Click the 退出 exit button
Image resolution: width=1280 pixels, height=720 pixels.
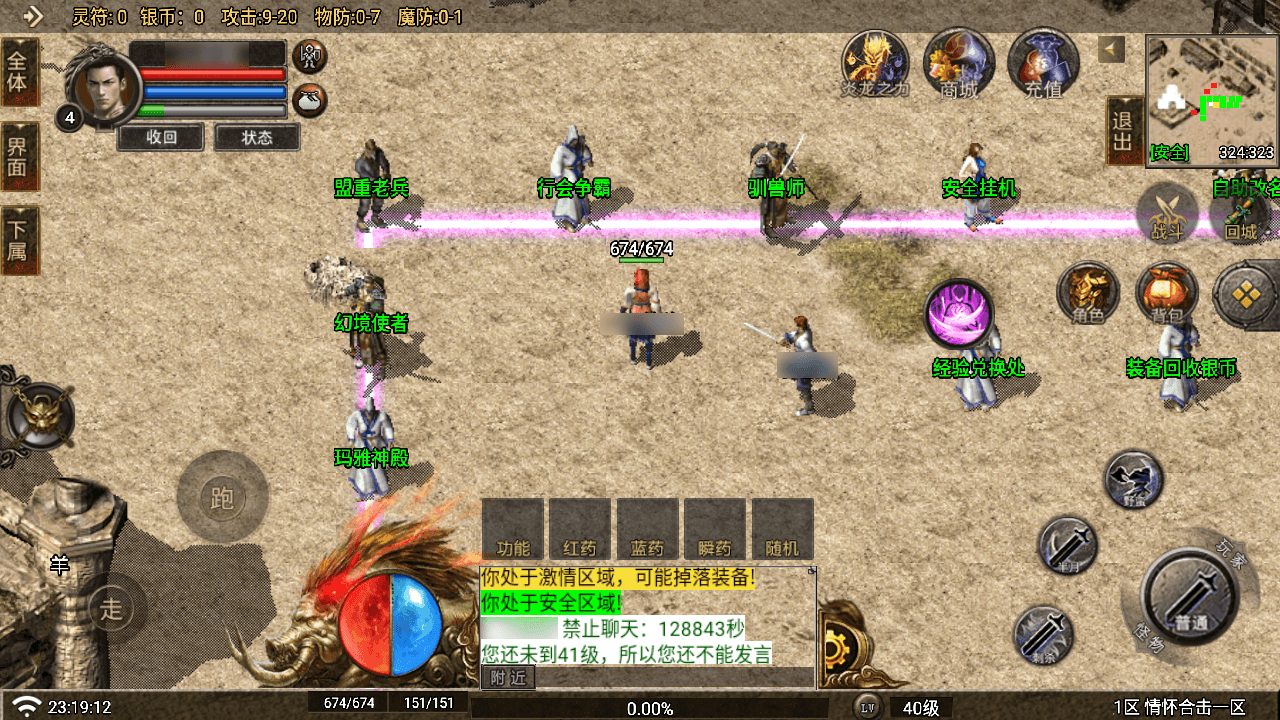coord(1123,131)
